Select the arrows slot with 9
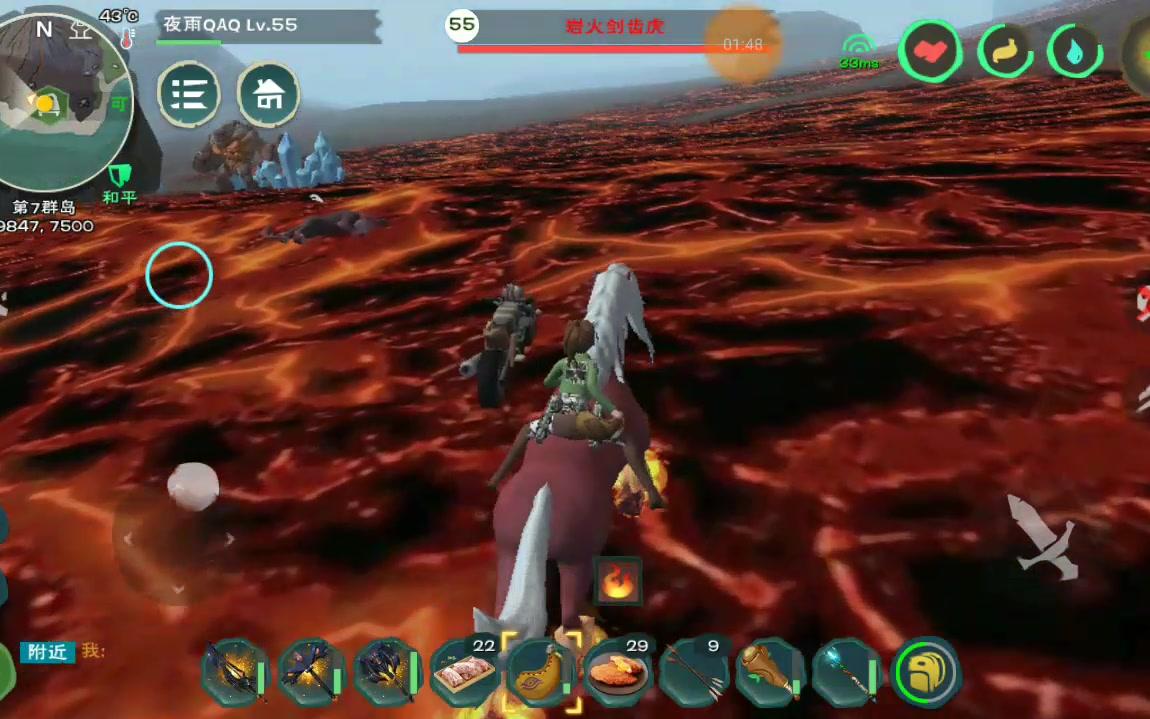Screen dimensions: 1150x719 pos(694,672)
